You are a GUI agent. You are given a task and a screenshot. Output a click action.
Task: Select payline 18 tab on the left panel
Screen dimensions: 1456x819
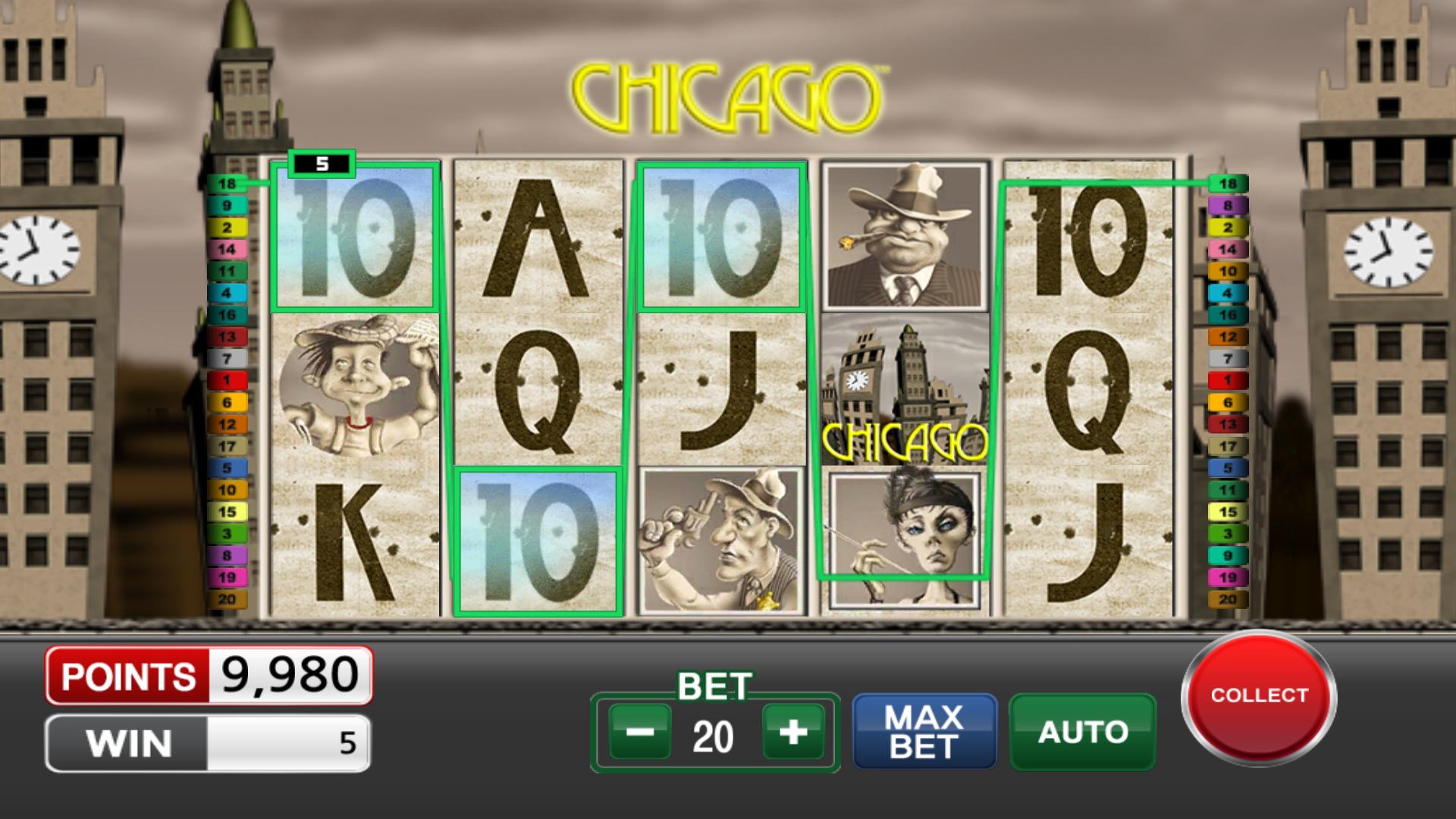[227, 183]
